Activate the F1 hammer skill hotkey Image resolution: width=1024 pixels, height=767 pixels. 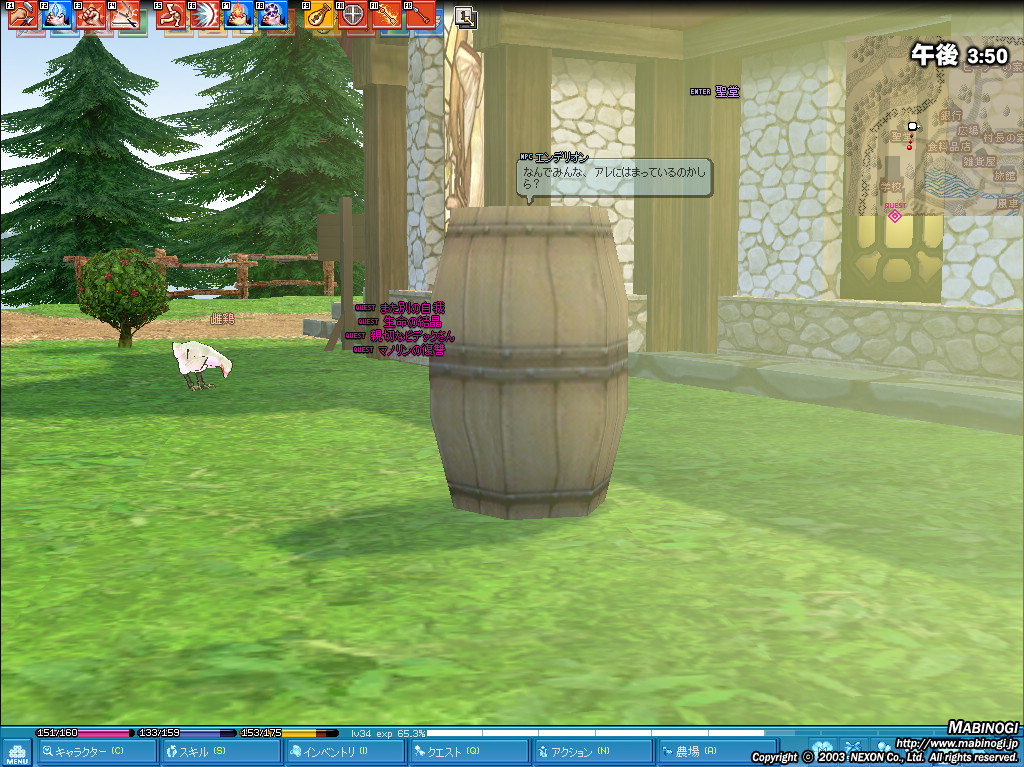point(22,15)
